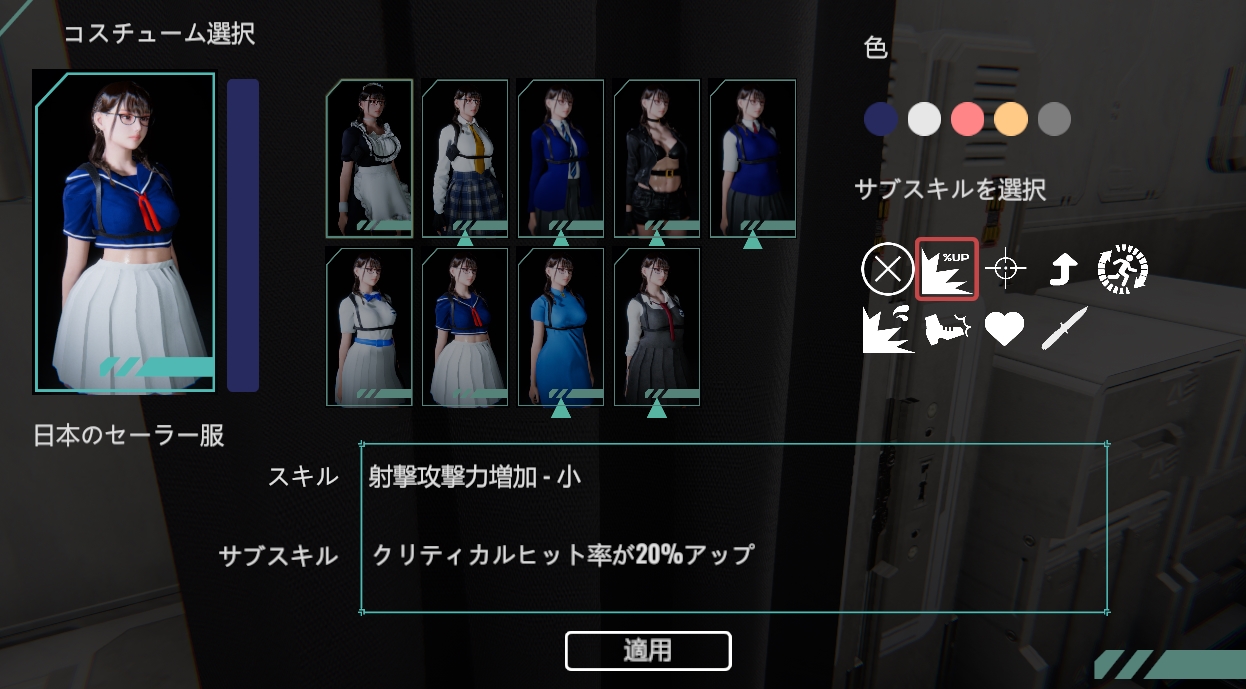Viewport: 1246px width, 689px height.
Task: Select the running figure sub skill icon
Action: 1122,269
